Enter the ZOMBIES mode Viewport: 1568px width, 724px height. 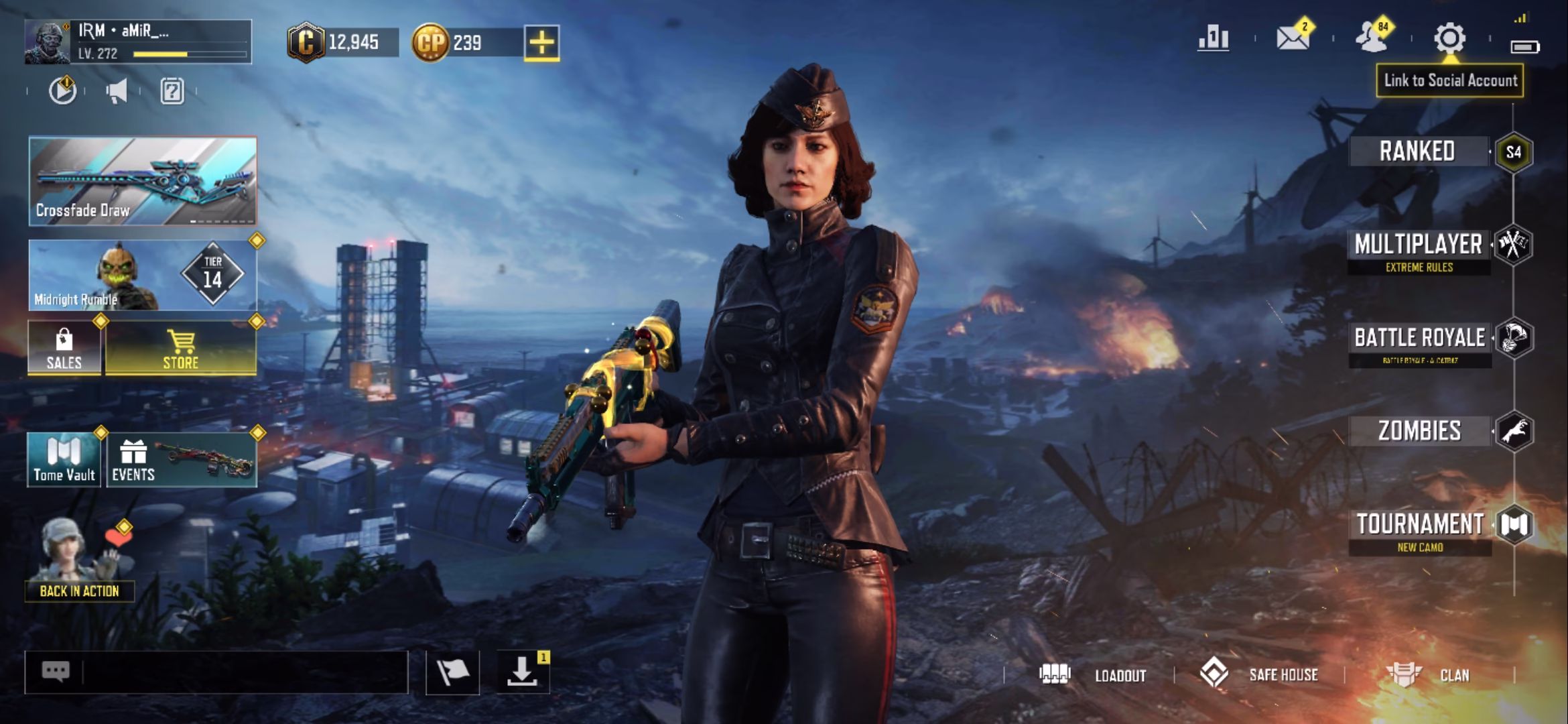click(1419, 431)
